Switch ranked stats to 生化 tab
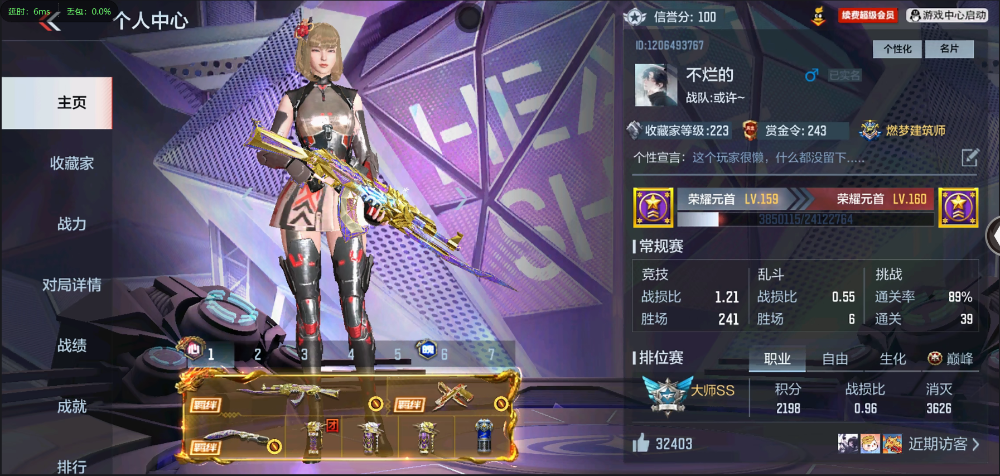 pos(892,359)
